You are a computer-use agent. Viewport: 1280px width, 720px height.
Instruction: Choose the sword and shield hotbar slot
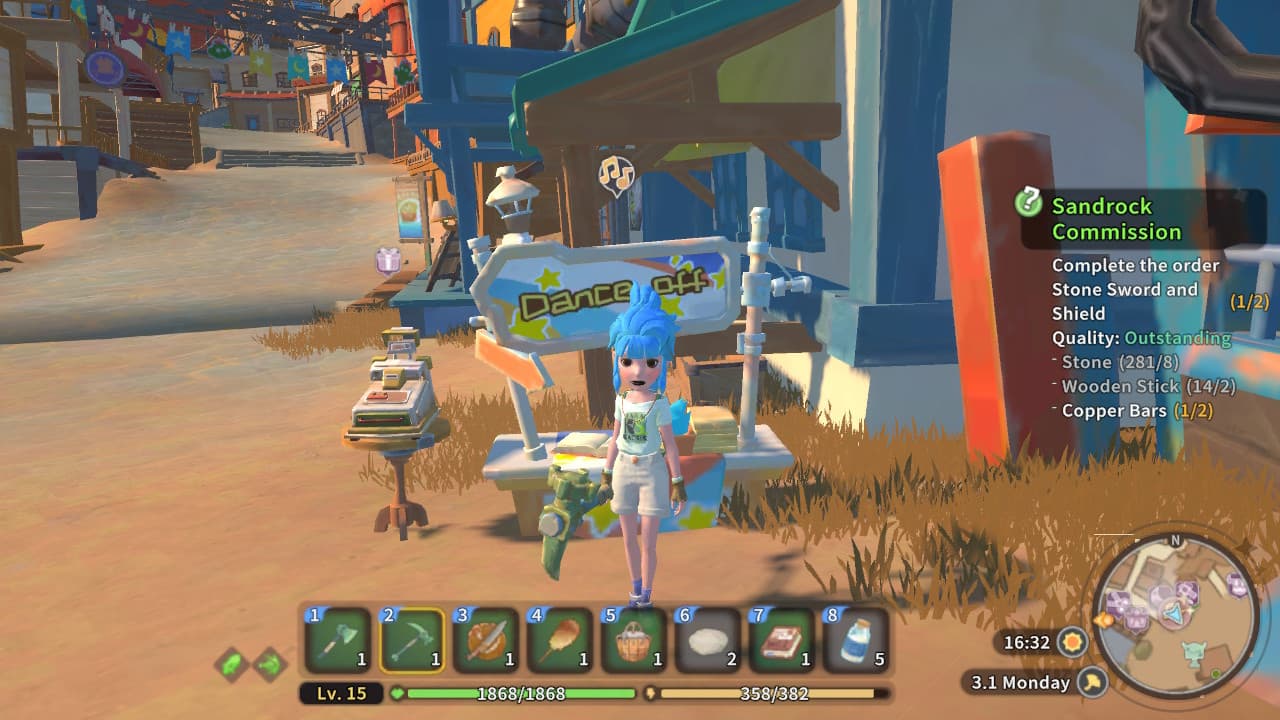point(486,640)
